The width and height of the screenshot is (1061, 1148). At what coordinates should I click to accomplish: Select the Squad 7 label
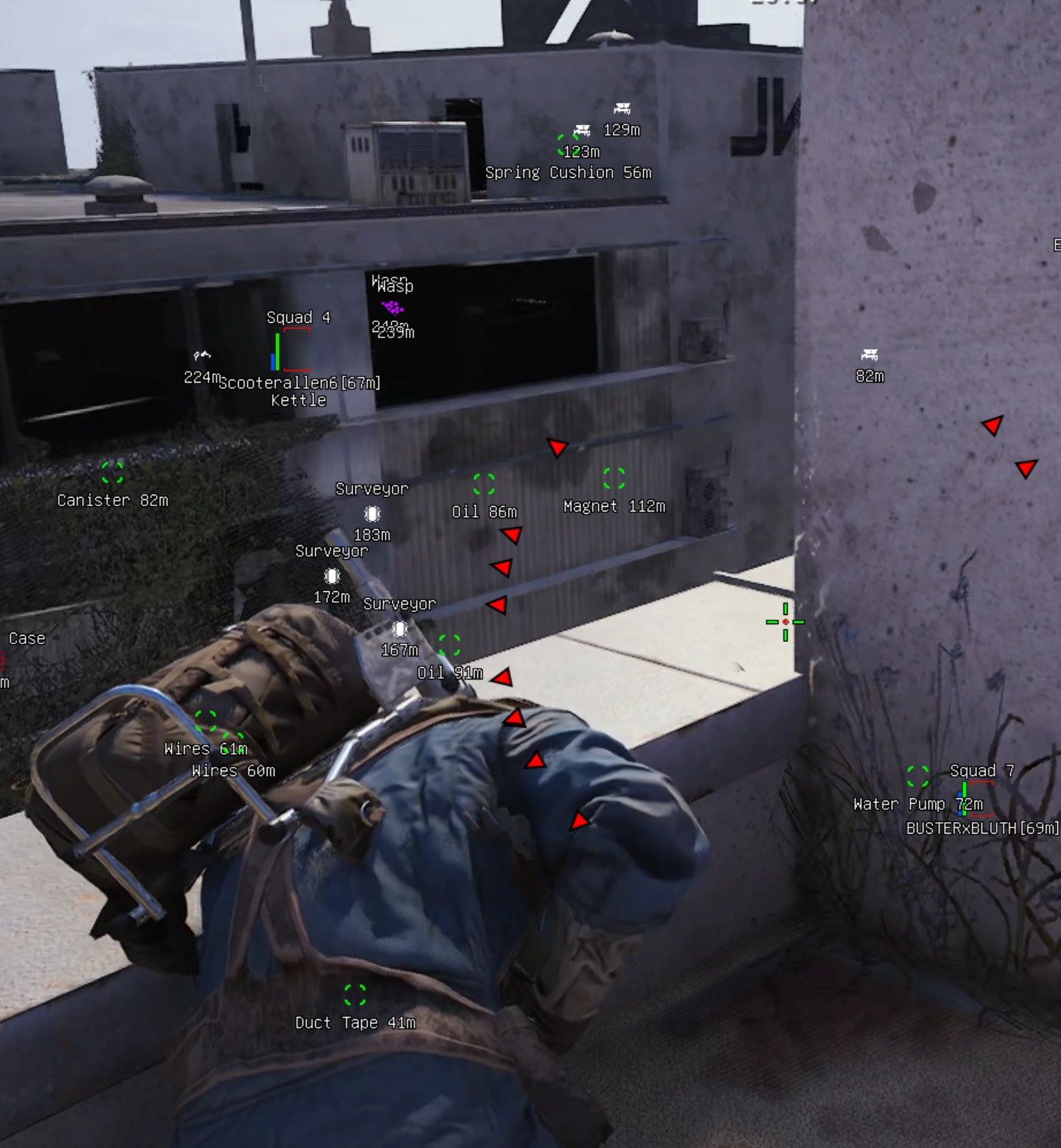[983, 770]
